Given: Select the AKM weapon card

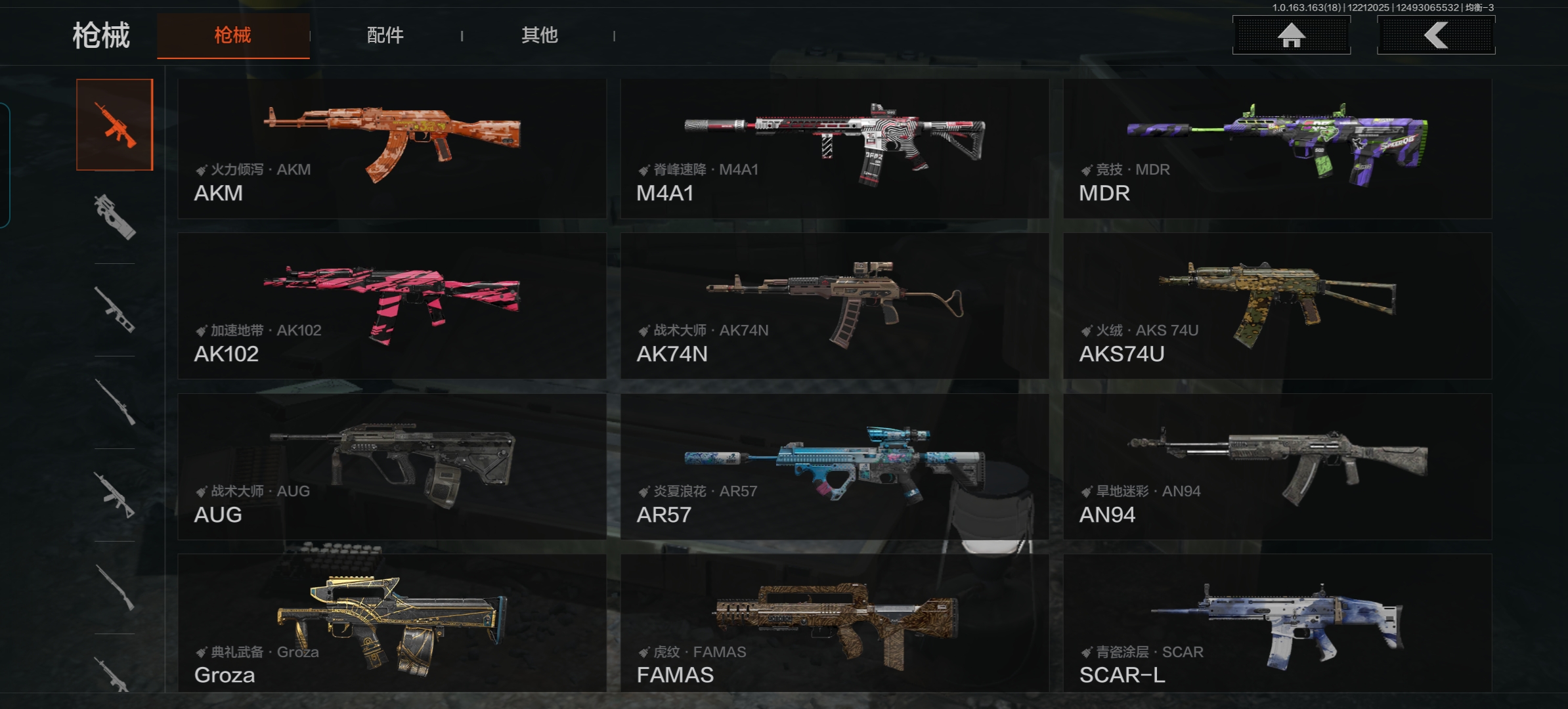Looking at the screenshot, I should pyautogui.click(x=392, y=149).
